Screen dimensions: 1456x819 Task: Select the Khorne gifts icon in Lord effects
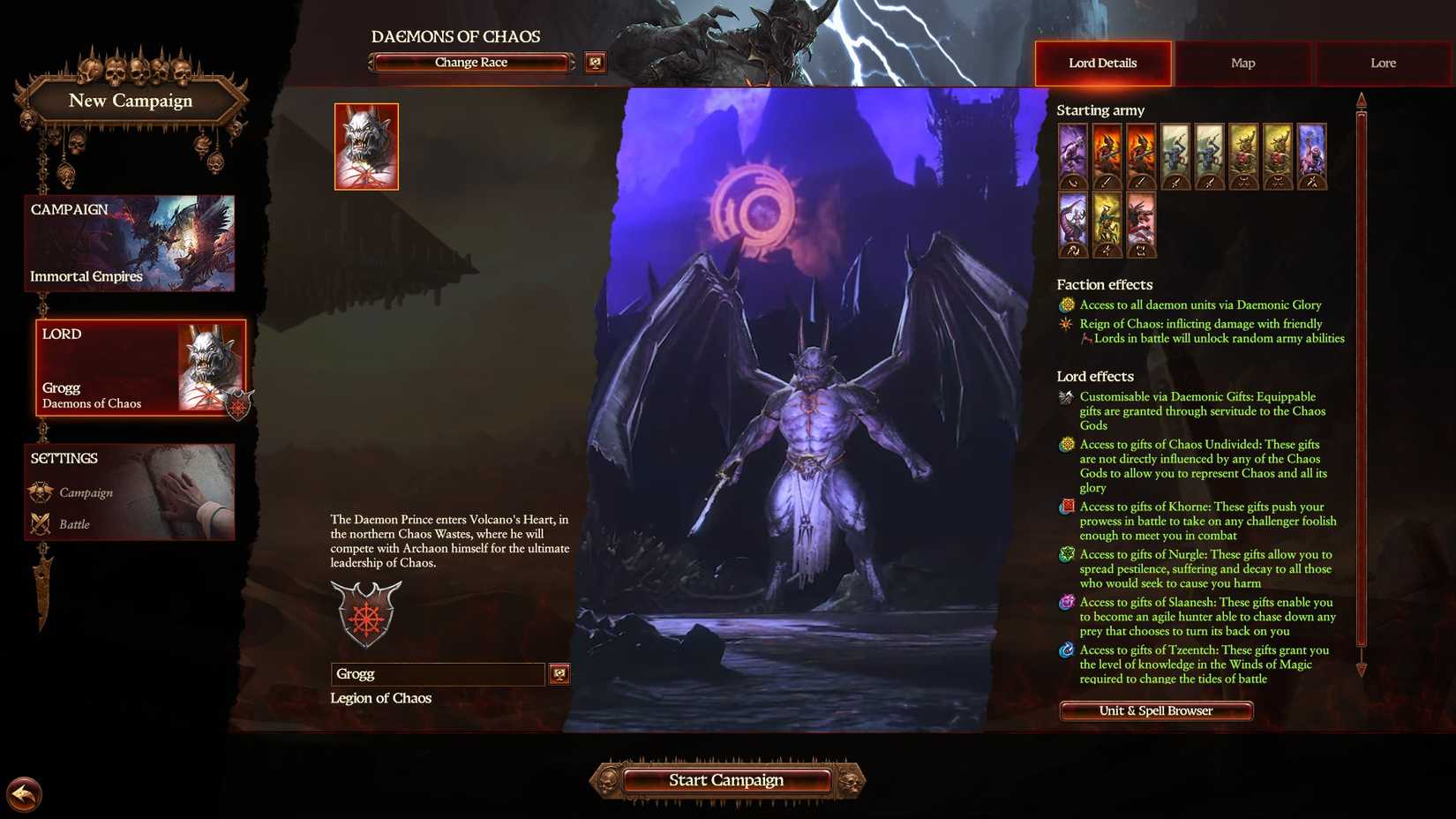[x=1065, y=507]
